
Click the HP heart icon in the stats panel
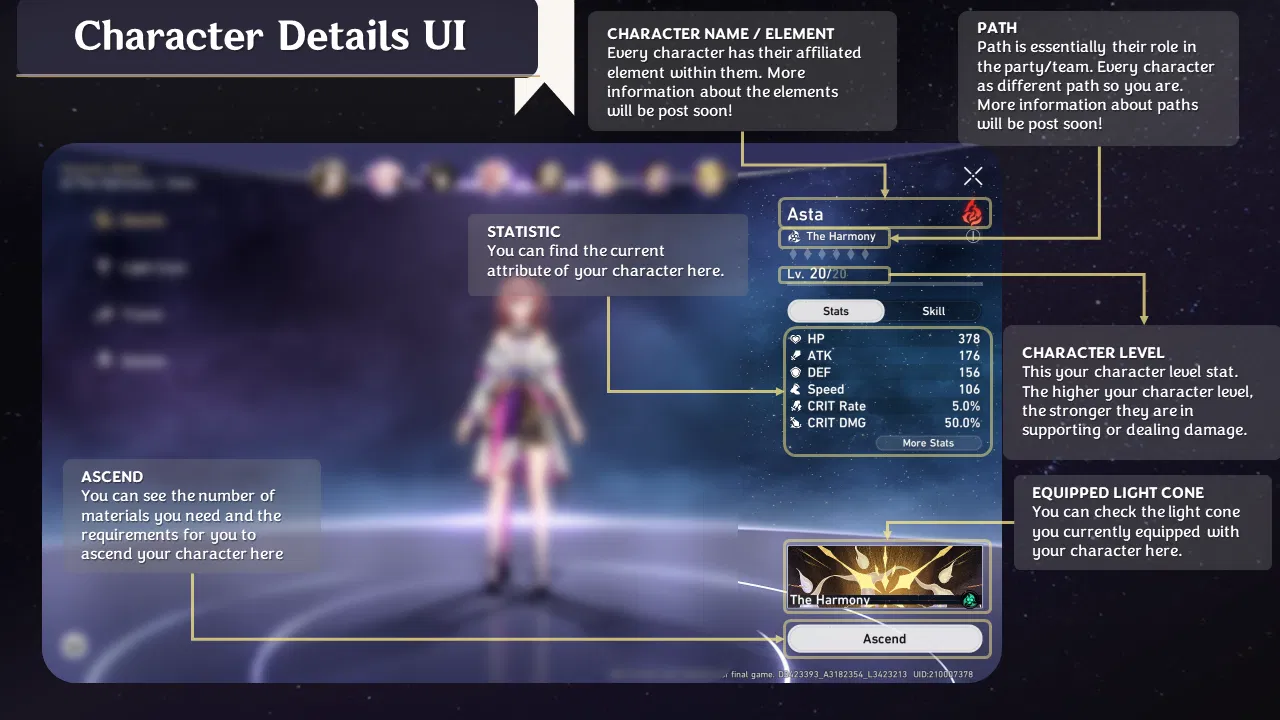point(797,338)
